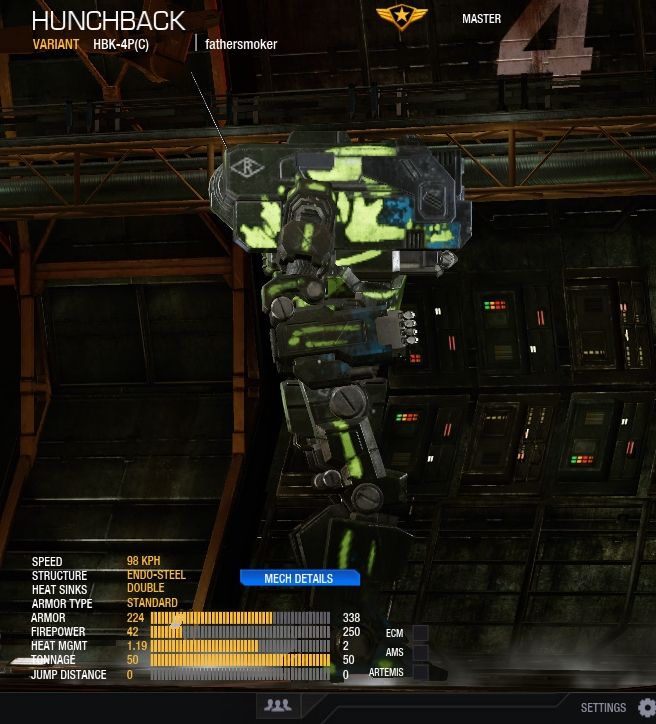Click the winged star rank badge
Screen dimensions: 656x724
pos(401,18)
